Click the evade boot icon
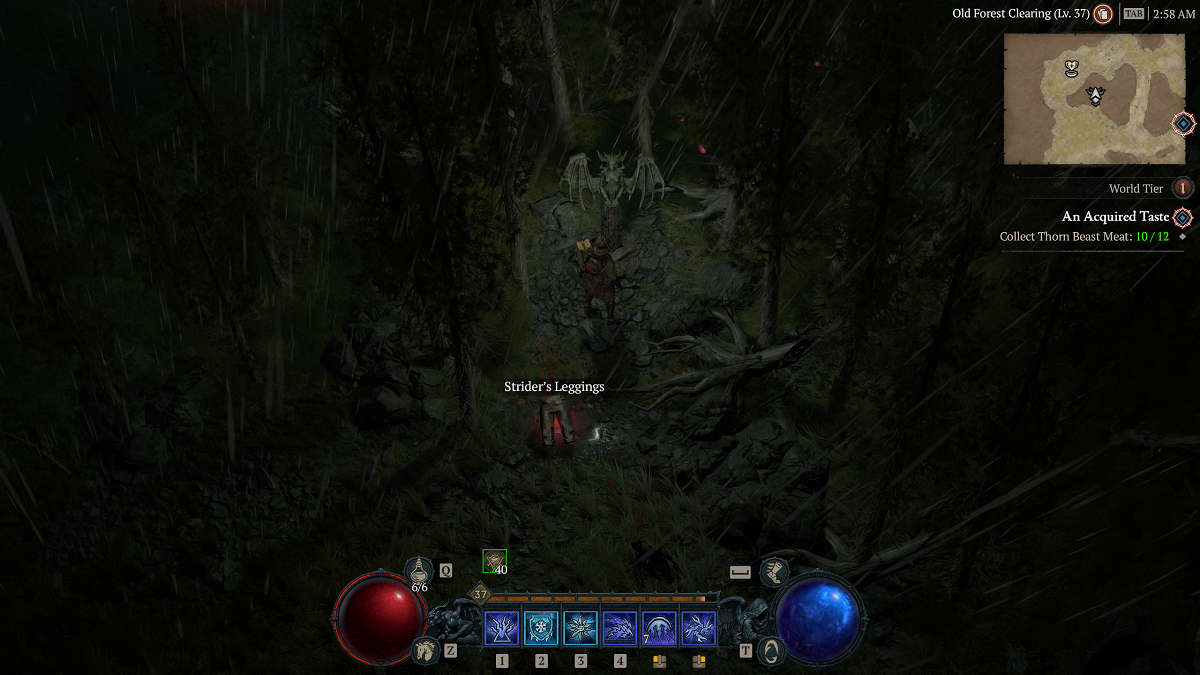Image resolution: width=1200 pixels, height=675 pixels. (x=773, y=572)
